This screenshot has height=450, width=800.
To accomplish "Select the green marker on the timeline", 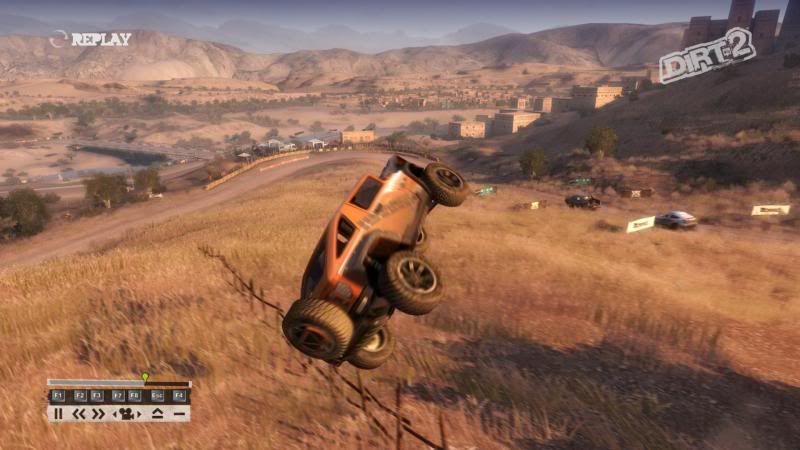I will 145,377.
